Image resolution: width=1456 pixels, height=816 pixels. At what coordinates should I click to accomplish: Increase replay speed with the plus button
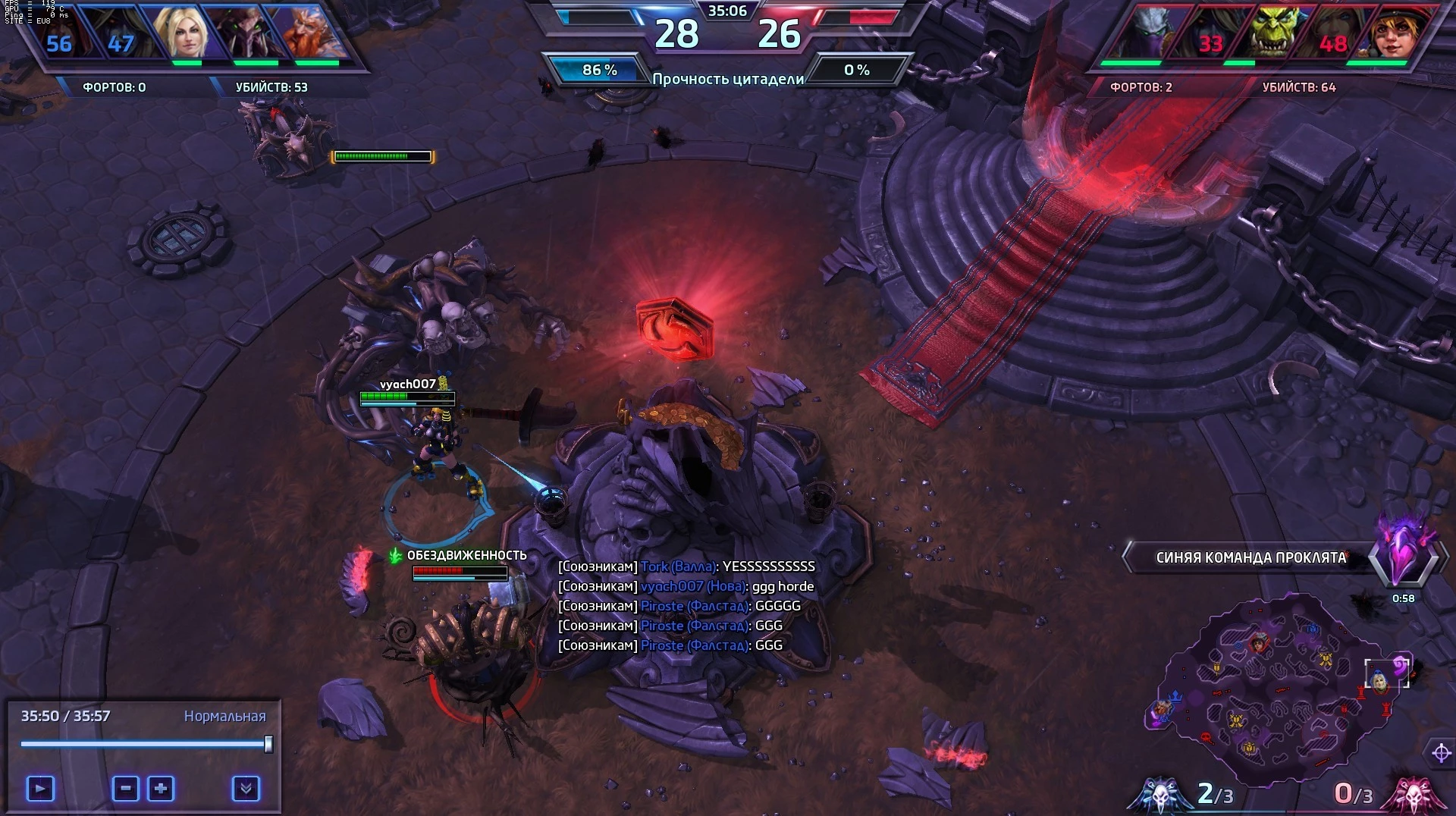coord(161,789)
